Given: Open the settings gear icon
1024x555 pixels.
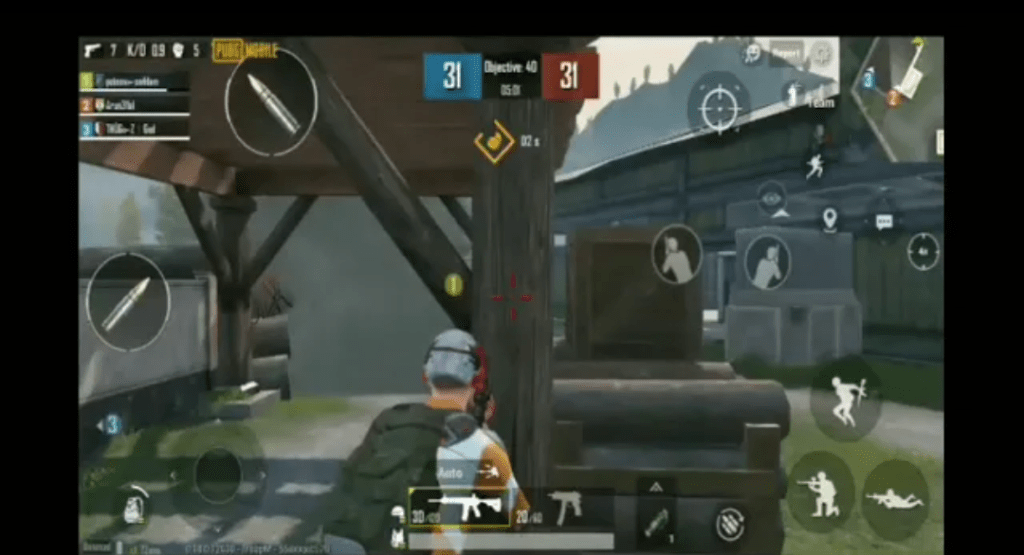Looking at the screenshot, I should pos(822,52).
